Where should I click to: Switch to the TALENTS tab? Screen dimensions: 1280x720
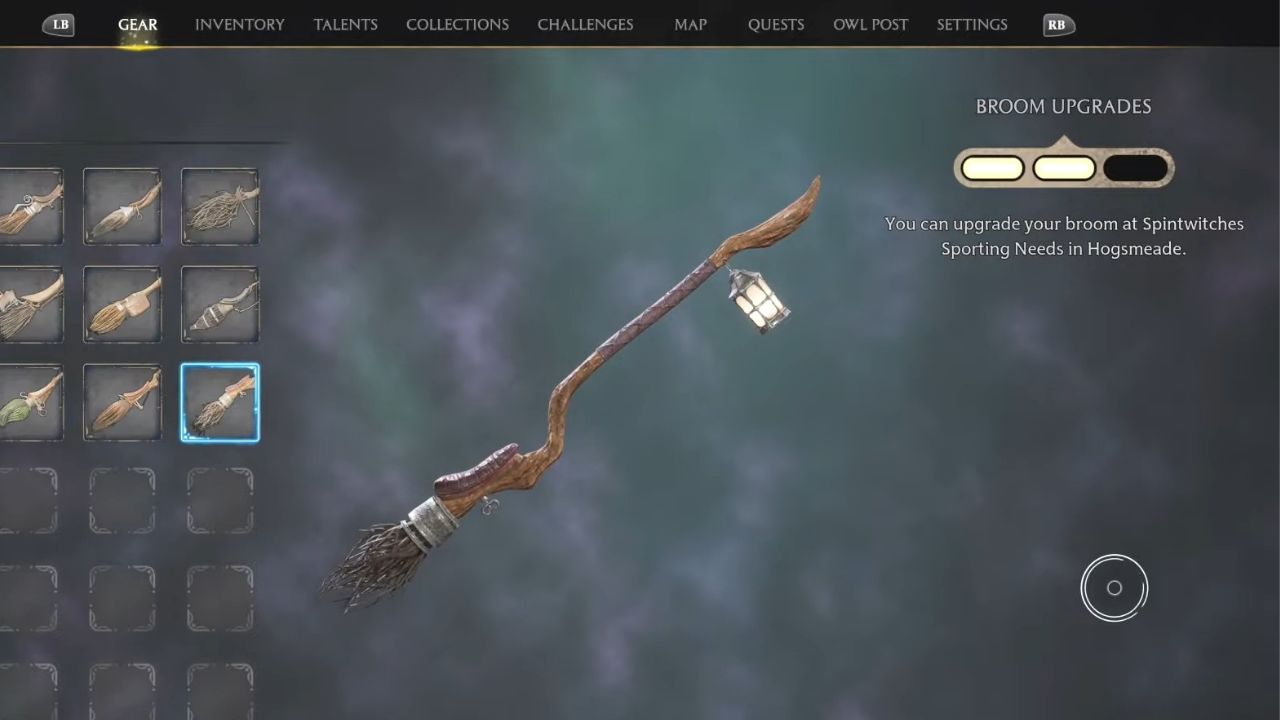(x=345, y=24)
